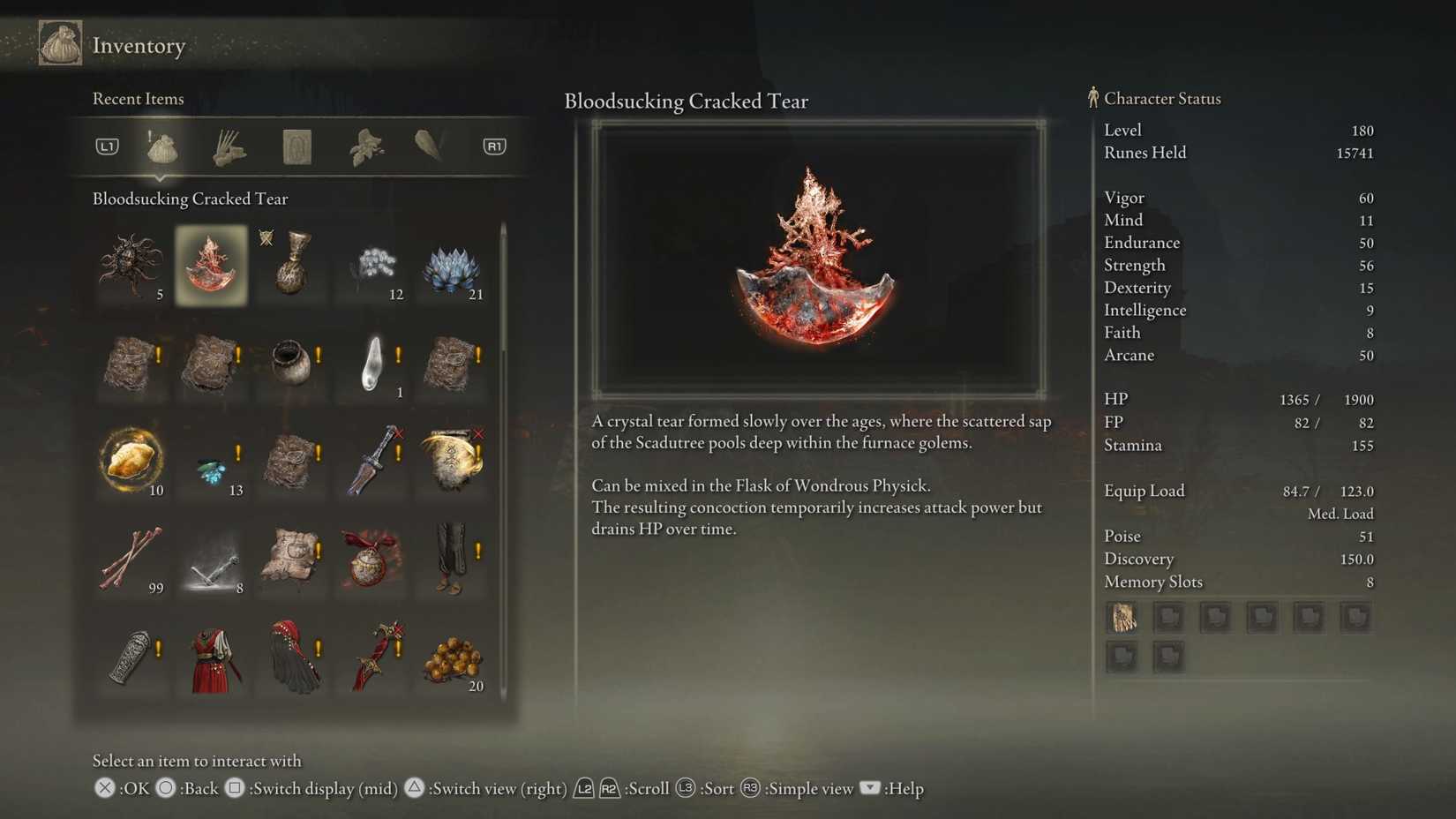1456x819 pixels.
Task: Click an empty memory slot icon
Action: [x=1168, y=617]
